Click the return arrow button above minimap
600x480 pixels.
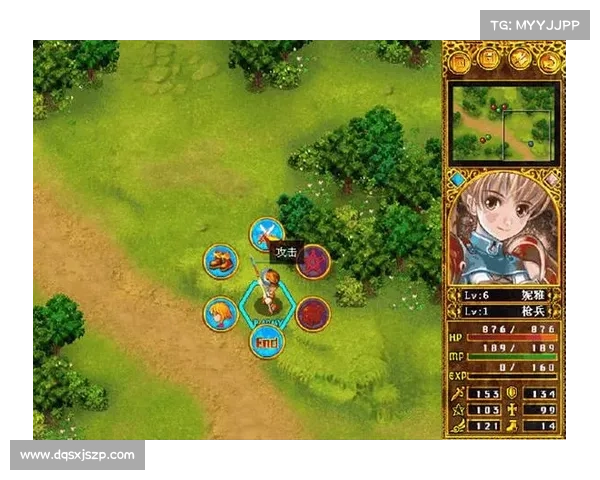point(548,61)
